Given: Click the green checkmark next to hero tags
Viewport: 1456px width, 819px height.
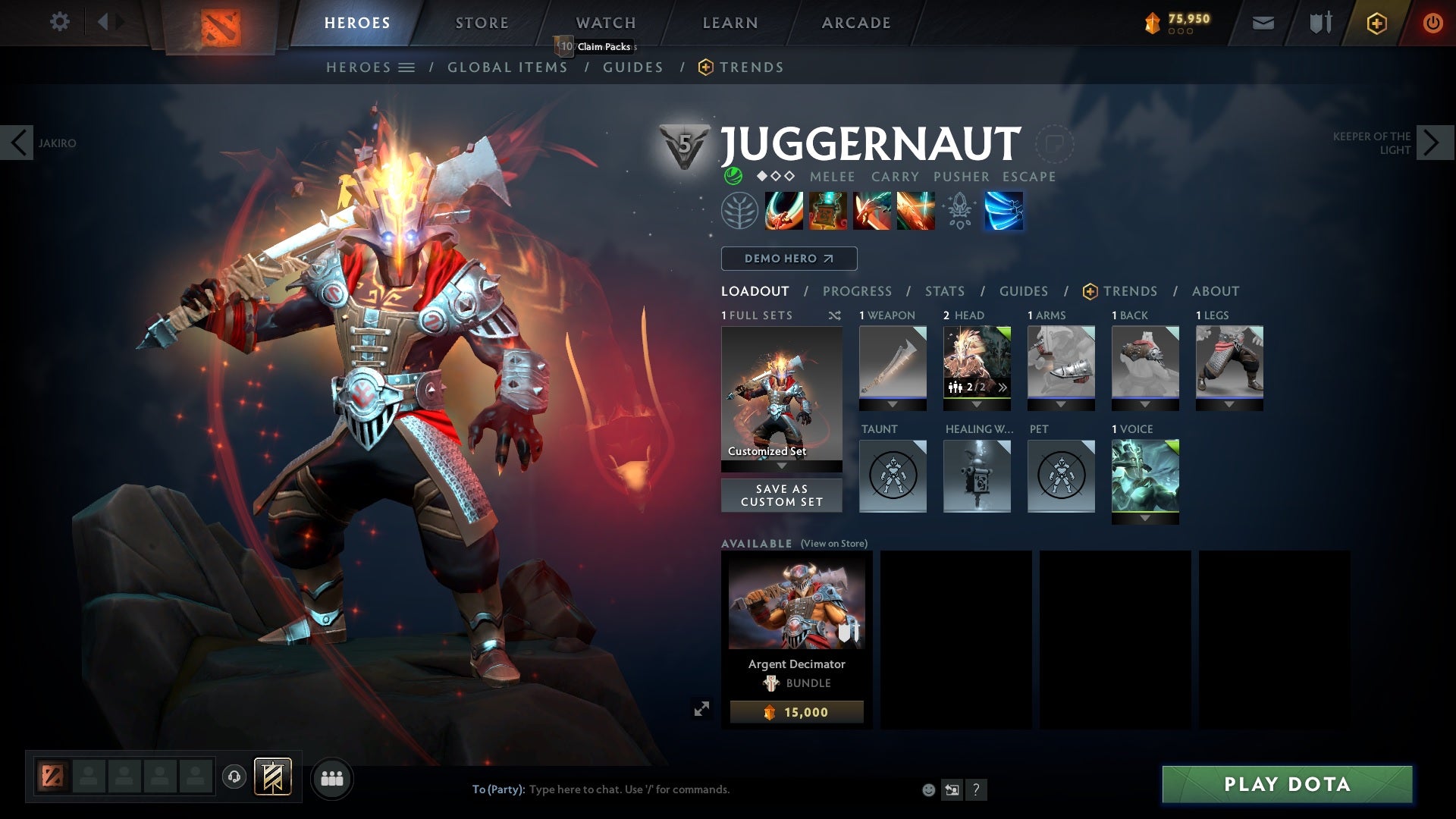Looking at the screenshot, I should click(x=732, y=176).
